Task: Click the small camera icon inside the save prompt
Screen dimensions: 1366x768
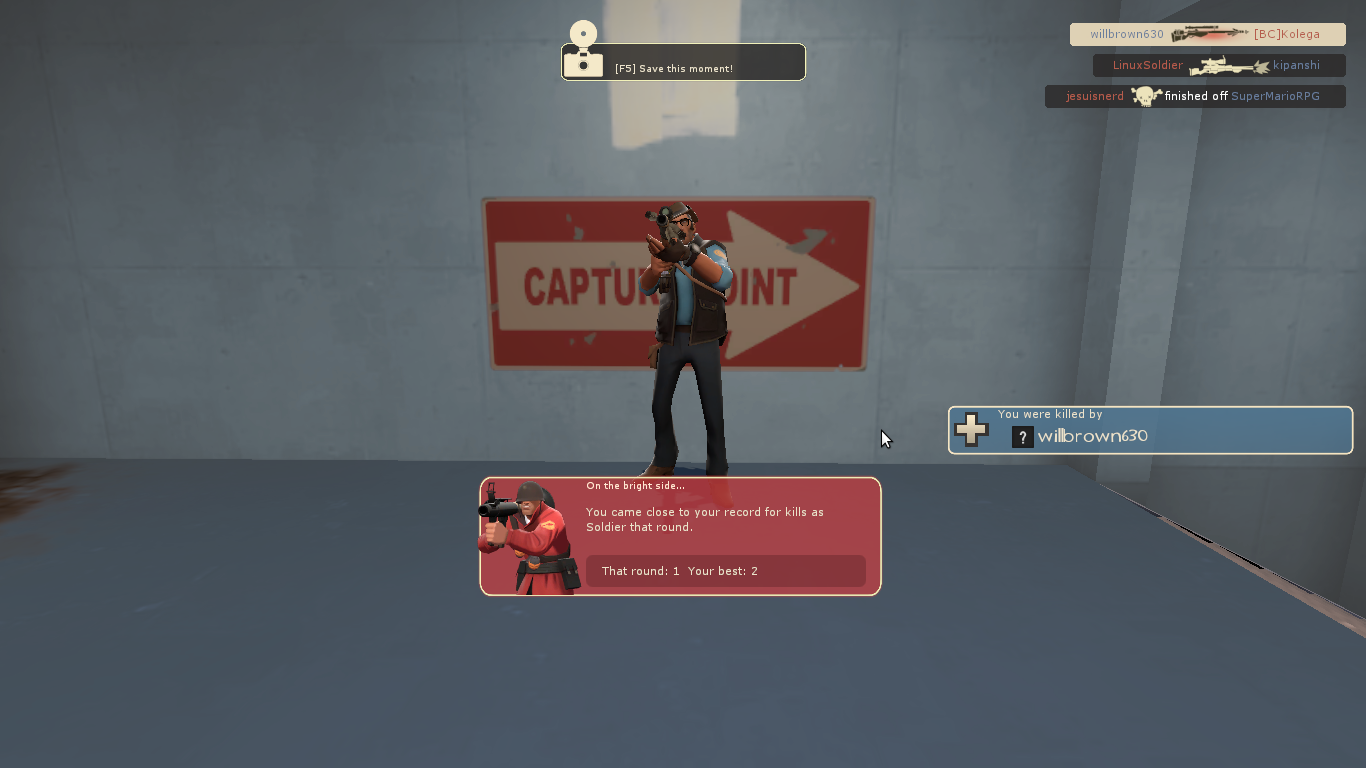Action: tap(583, 64)
